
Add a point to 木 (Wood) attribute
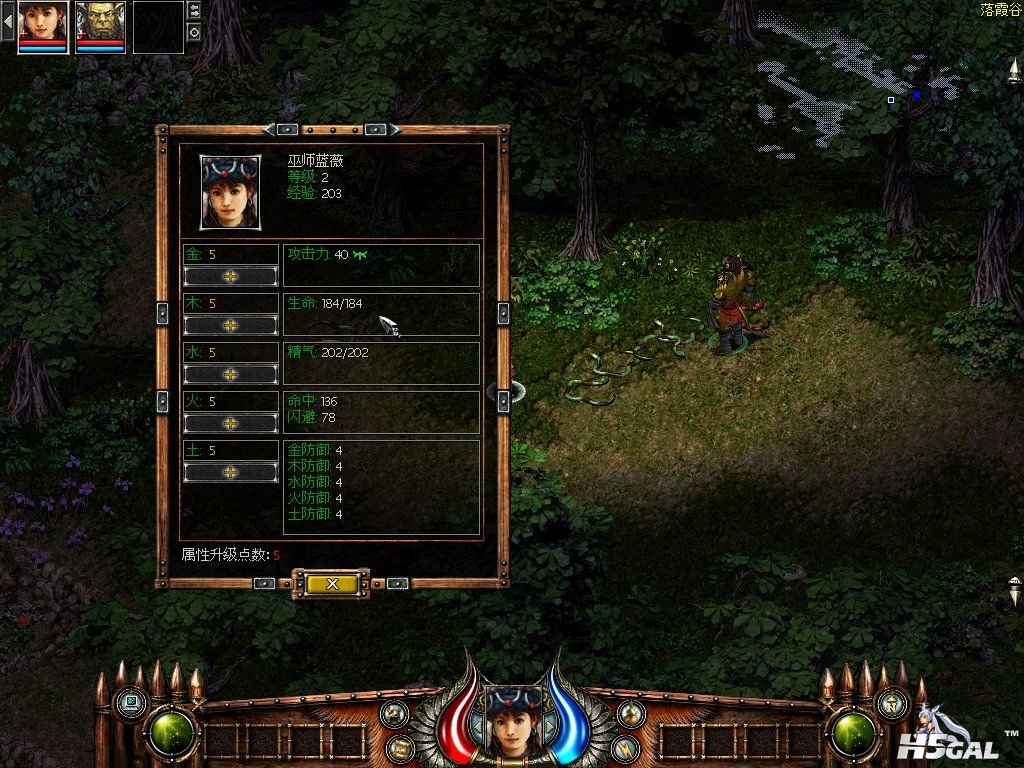pos(231,325)
